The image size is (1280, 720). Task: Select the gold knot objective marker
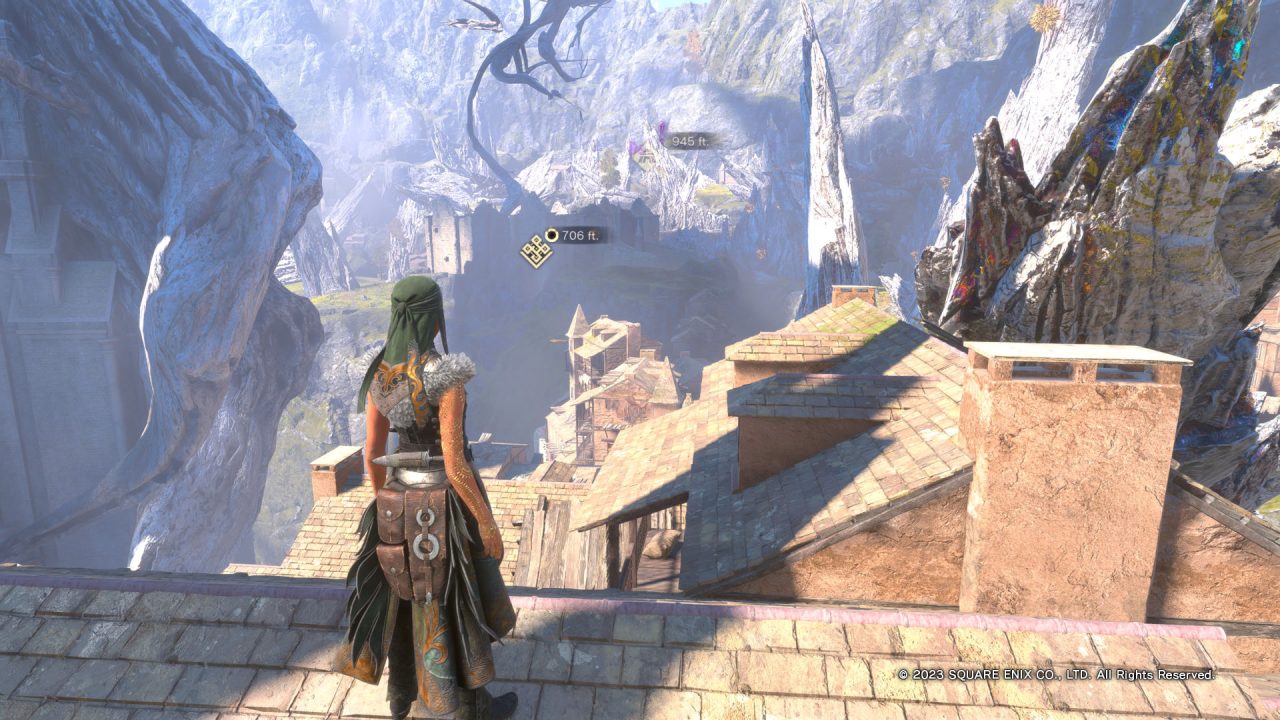click(x=536, y=250)
